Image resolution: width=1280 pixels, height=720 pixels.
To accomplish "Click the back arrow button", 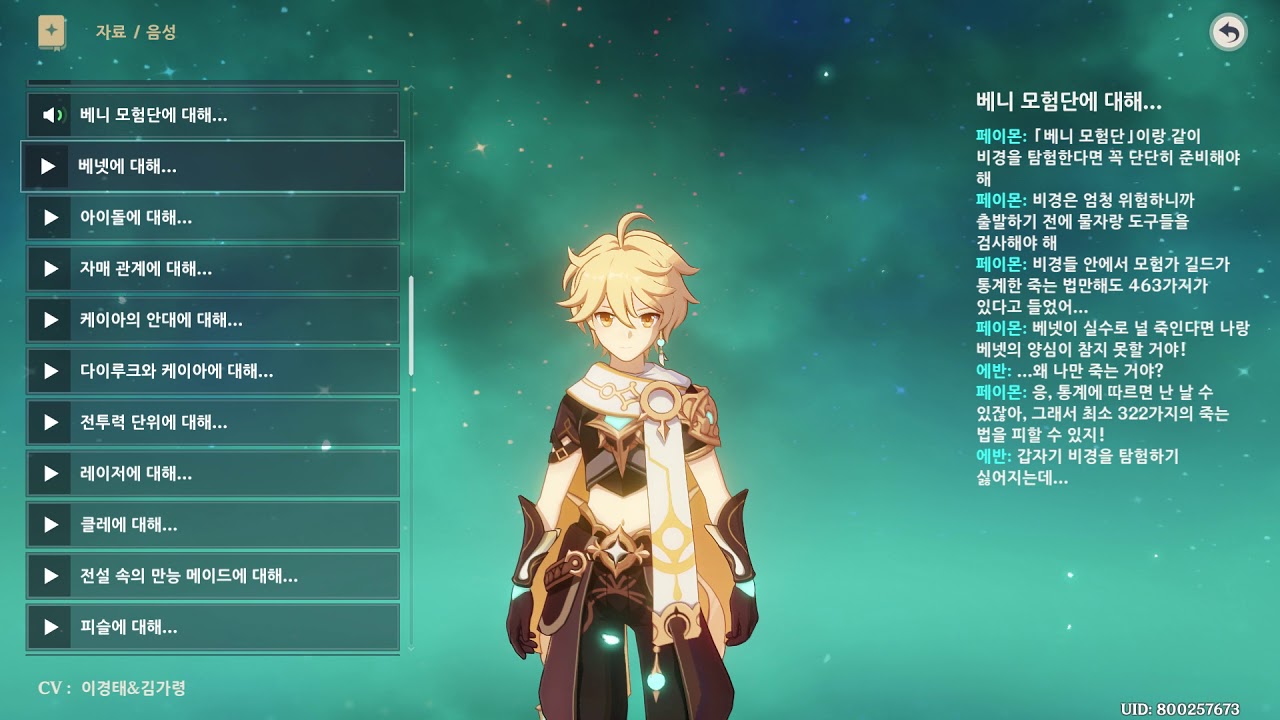I will [1229, 33].
